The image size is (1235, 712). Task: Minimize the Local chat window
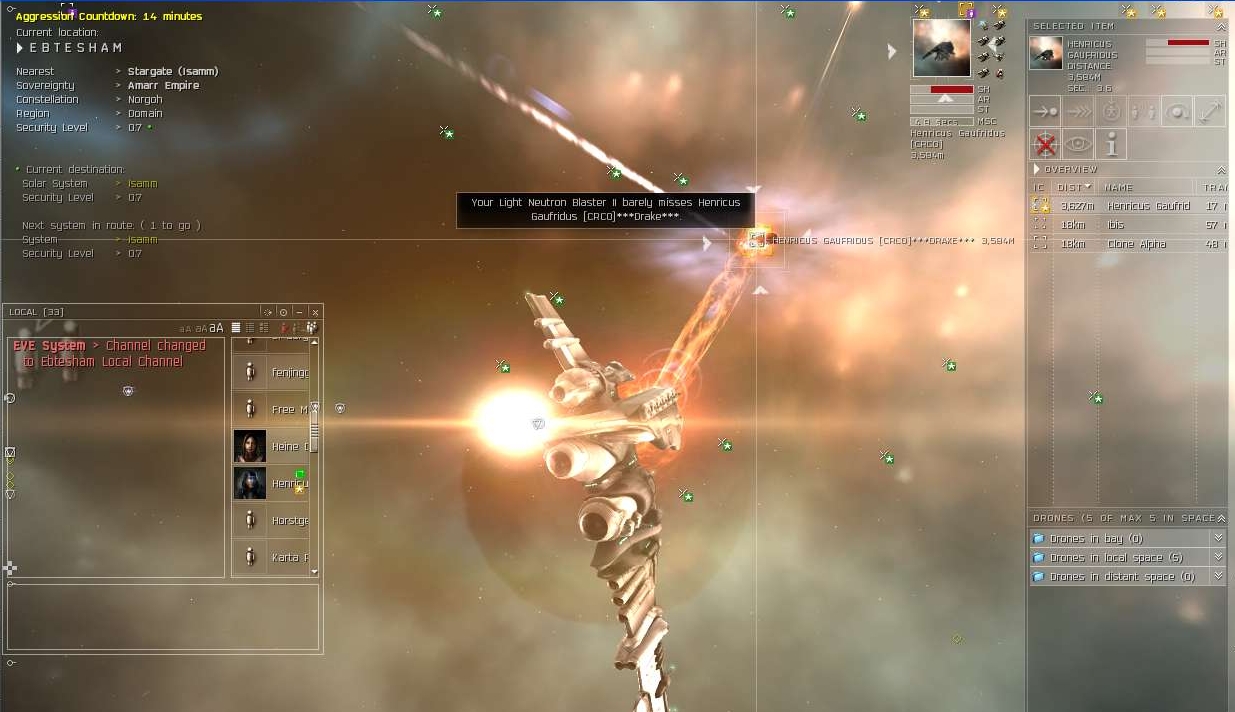[299, 312]
